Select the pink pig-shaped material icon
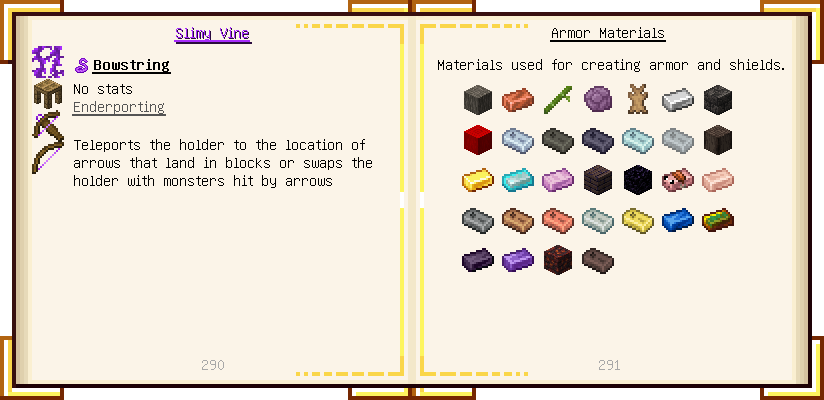The image size is (824, 400). pyautogui.click(x=678, y=180)
